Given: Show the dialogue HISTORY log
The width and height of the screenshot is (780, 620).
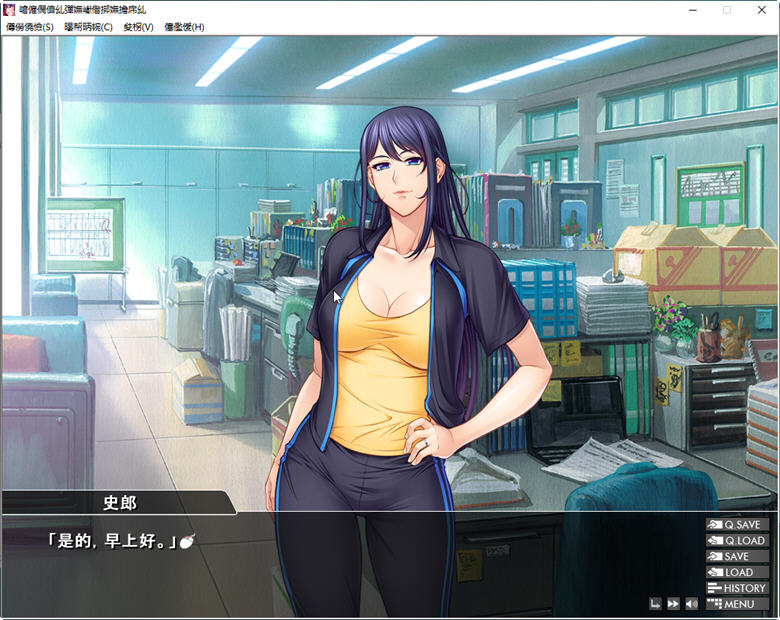Looking at the screenshot, I should [737, 588].
